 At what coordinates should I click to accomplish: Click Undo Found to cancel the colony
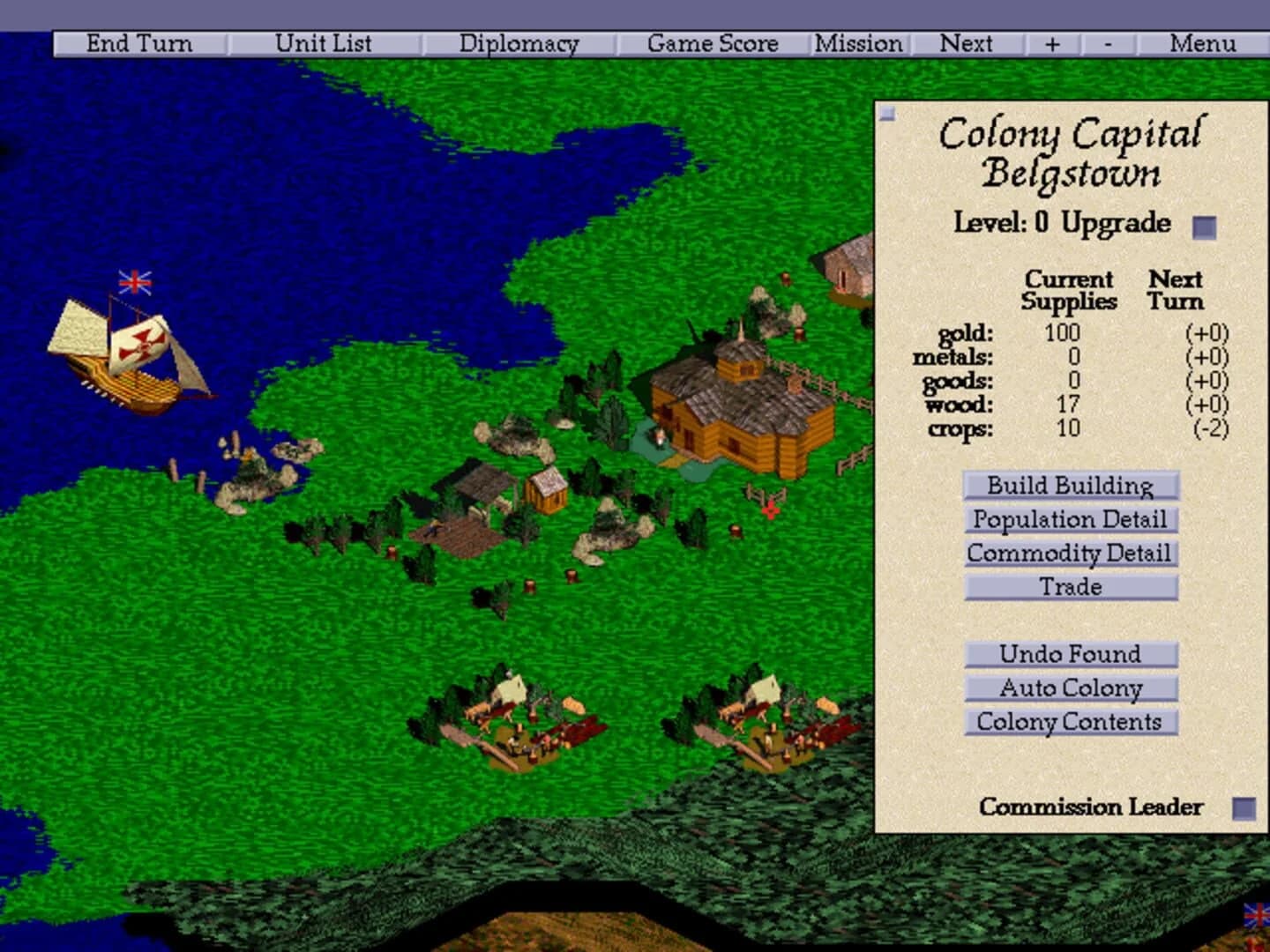click(x=1070, y=654)
